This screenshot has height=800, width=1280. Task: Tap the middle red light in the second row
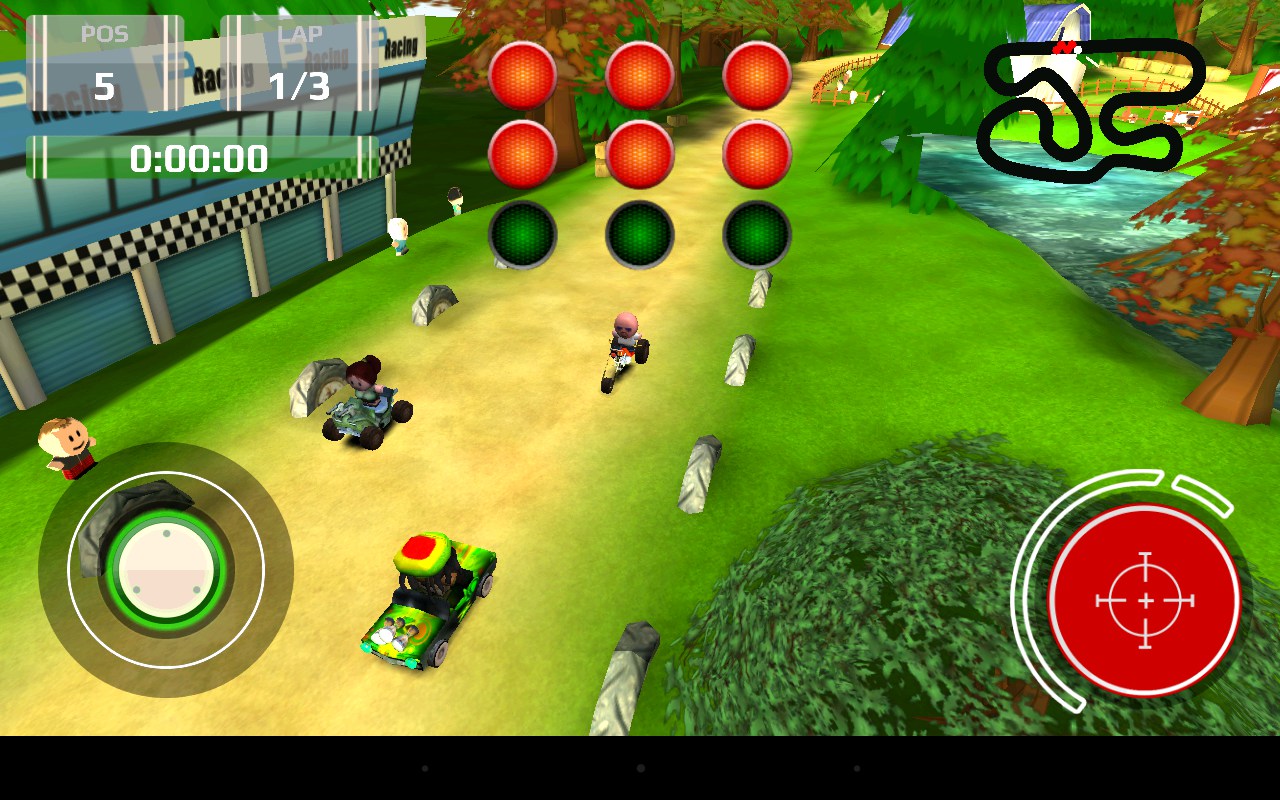tap(640, 152)
